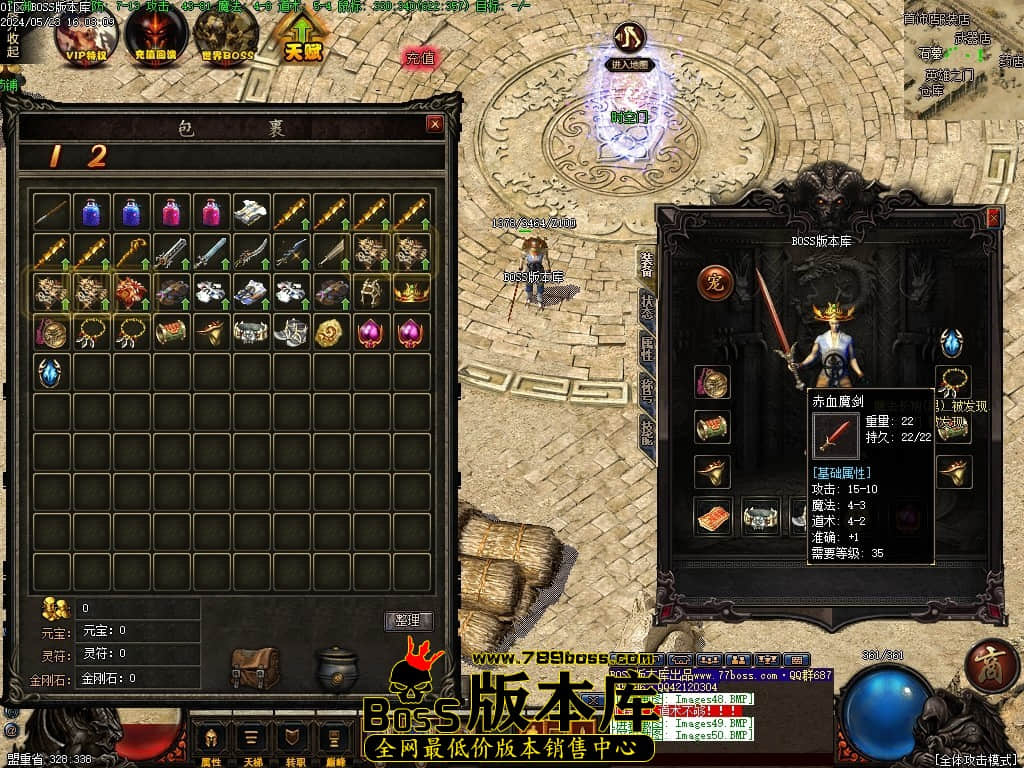Close the character equipment panel

tap(993, 216)
